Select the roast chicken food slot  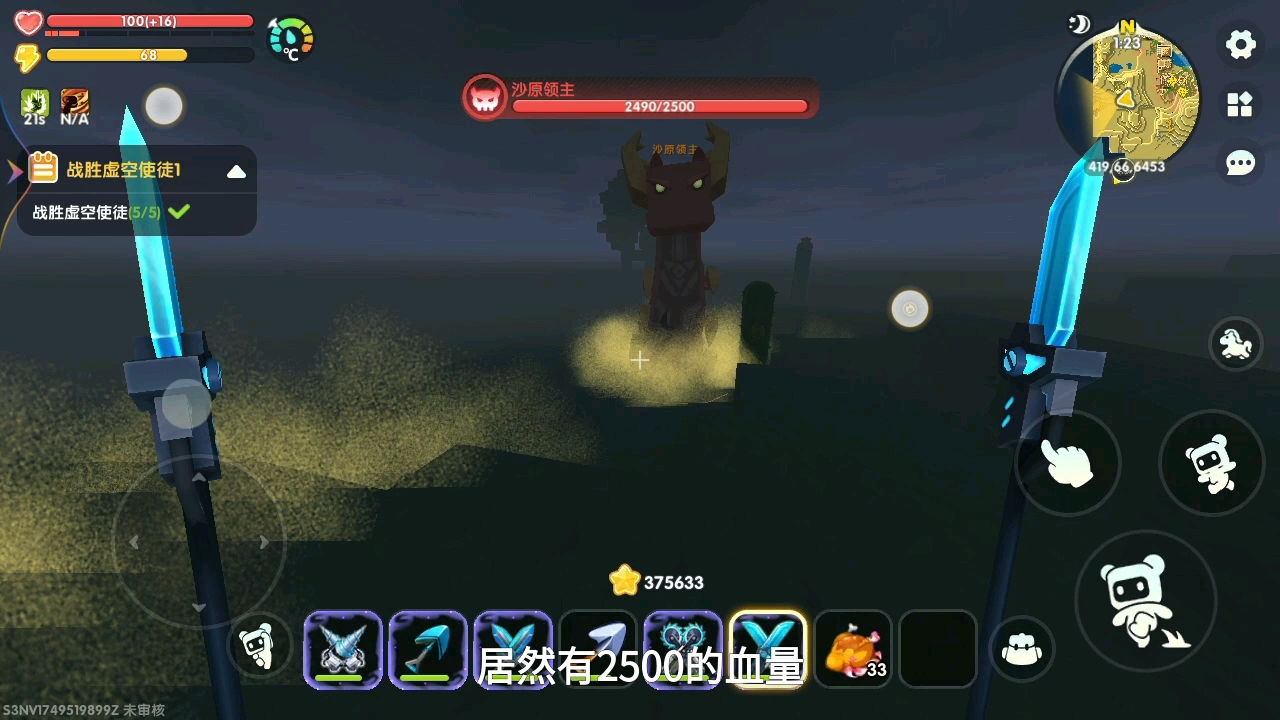coord(853,649)
